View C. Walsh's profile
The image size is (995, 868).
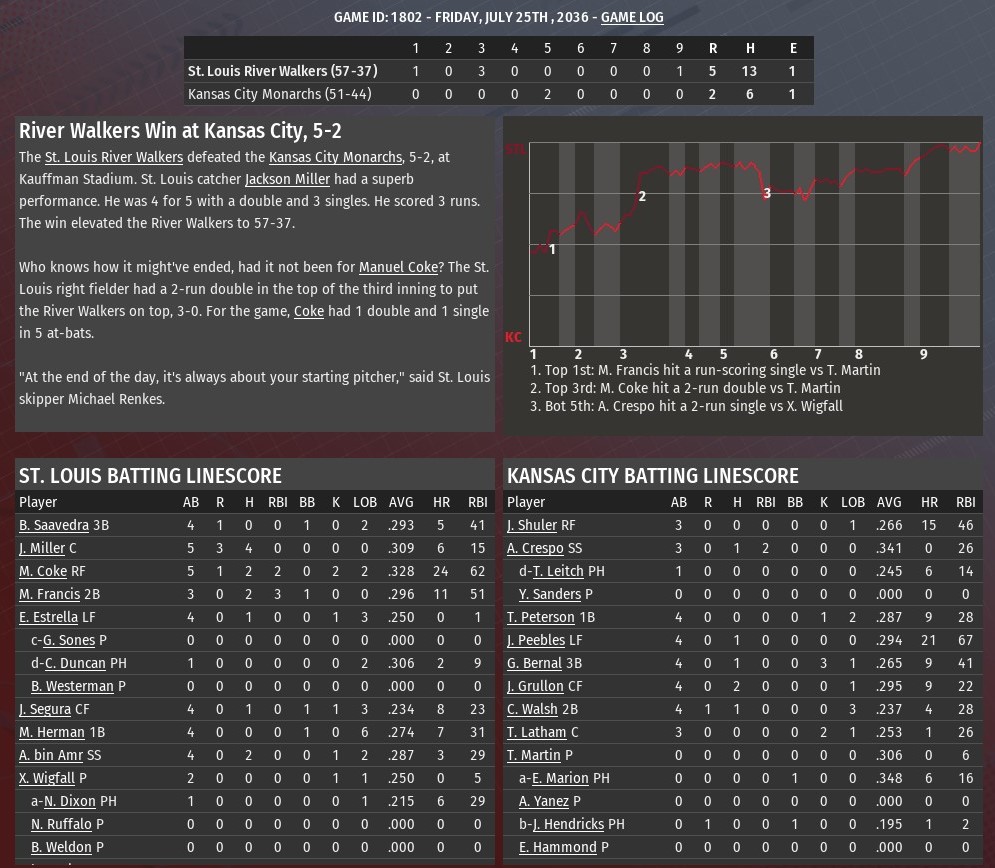pyautogui.click(x=532, y=709)
